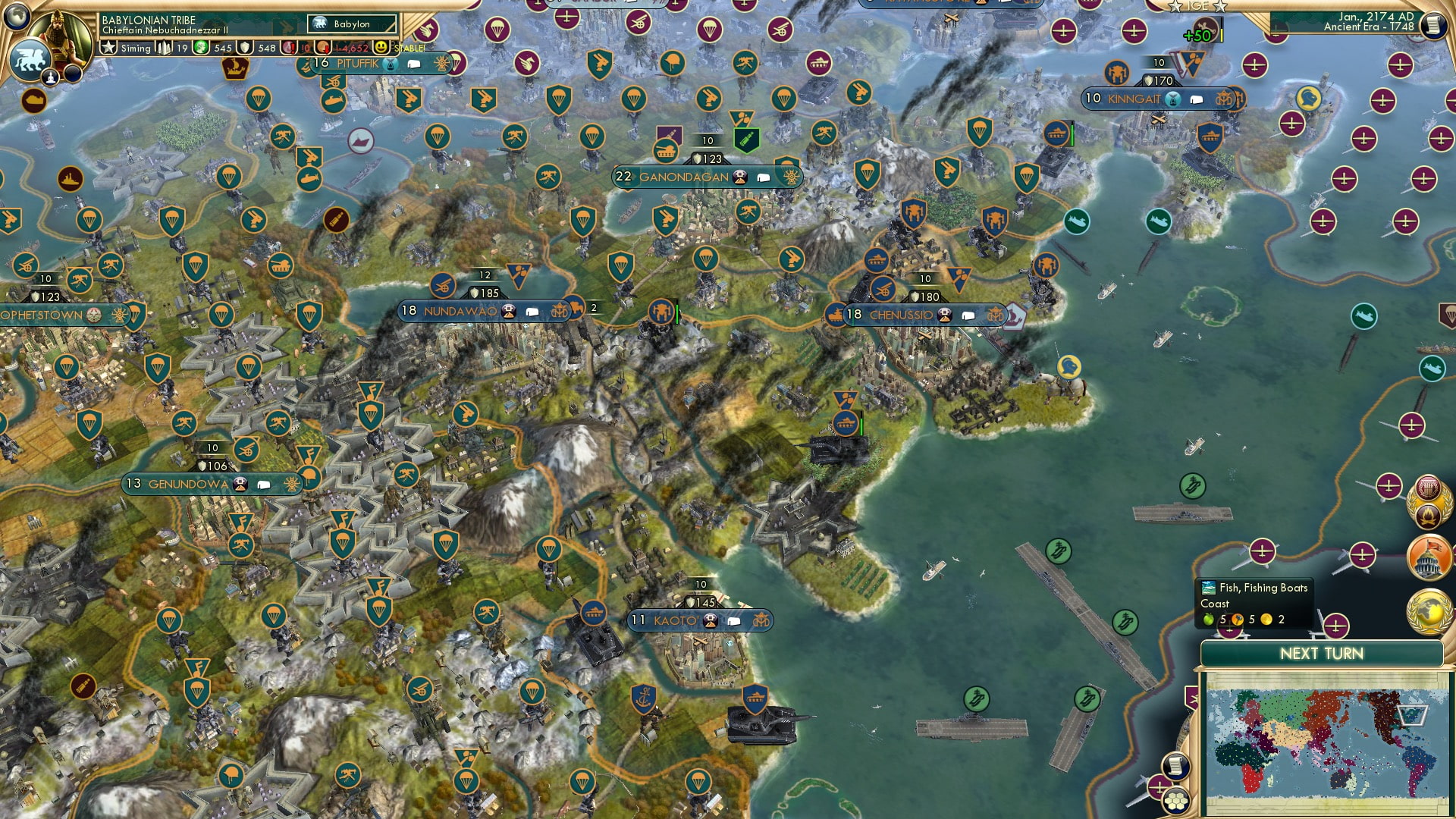
Task: Toggle strategic view with the hexagon button
Action: 1175,802
